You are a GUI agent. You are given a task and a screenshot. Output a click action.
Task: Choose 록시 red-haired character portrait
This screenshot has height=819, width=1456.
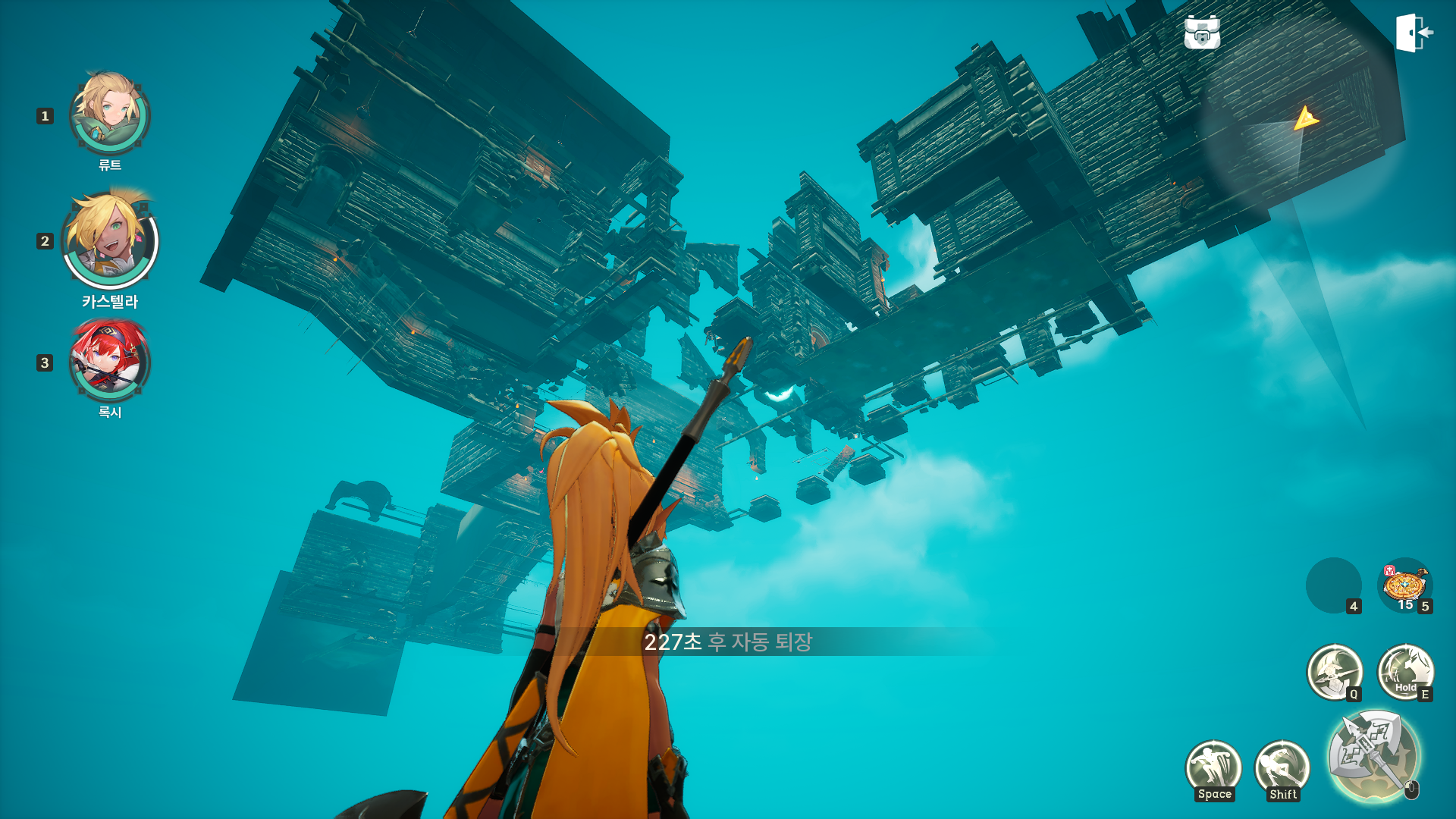point(110,361)
